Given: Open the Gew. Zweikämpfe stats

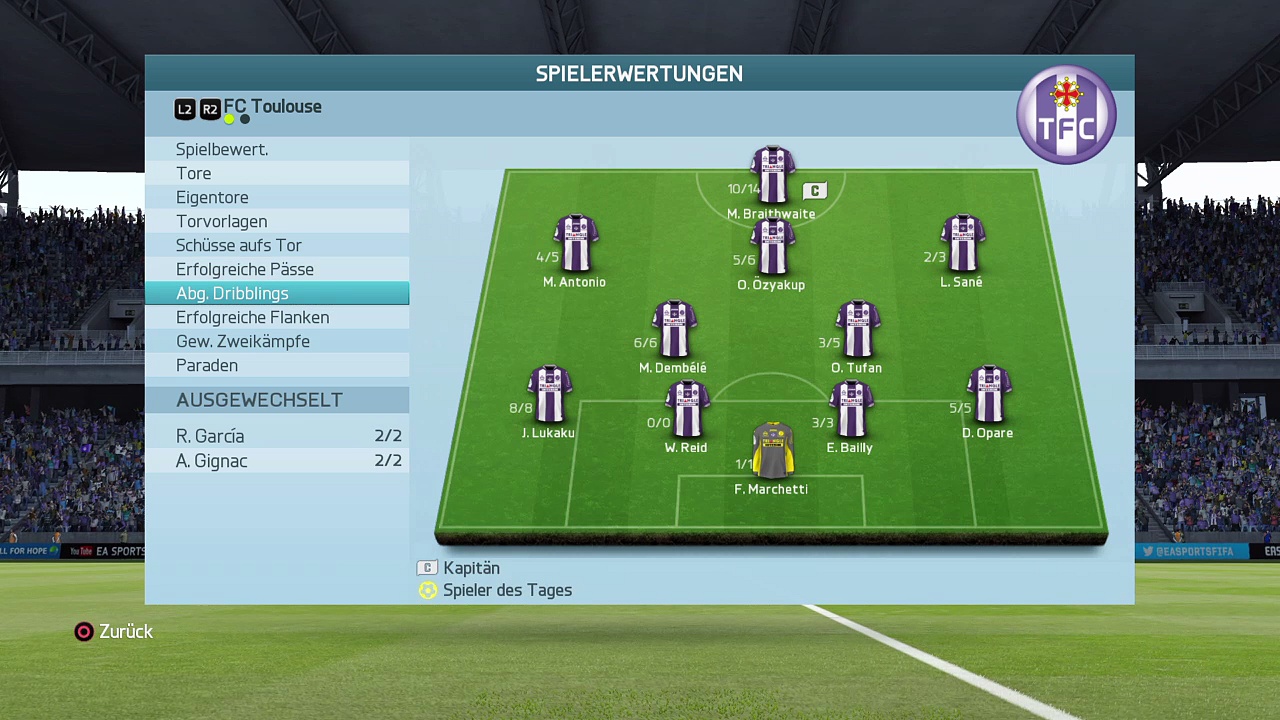Looking at the screenshot, I should coord(243,341).
